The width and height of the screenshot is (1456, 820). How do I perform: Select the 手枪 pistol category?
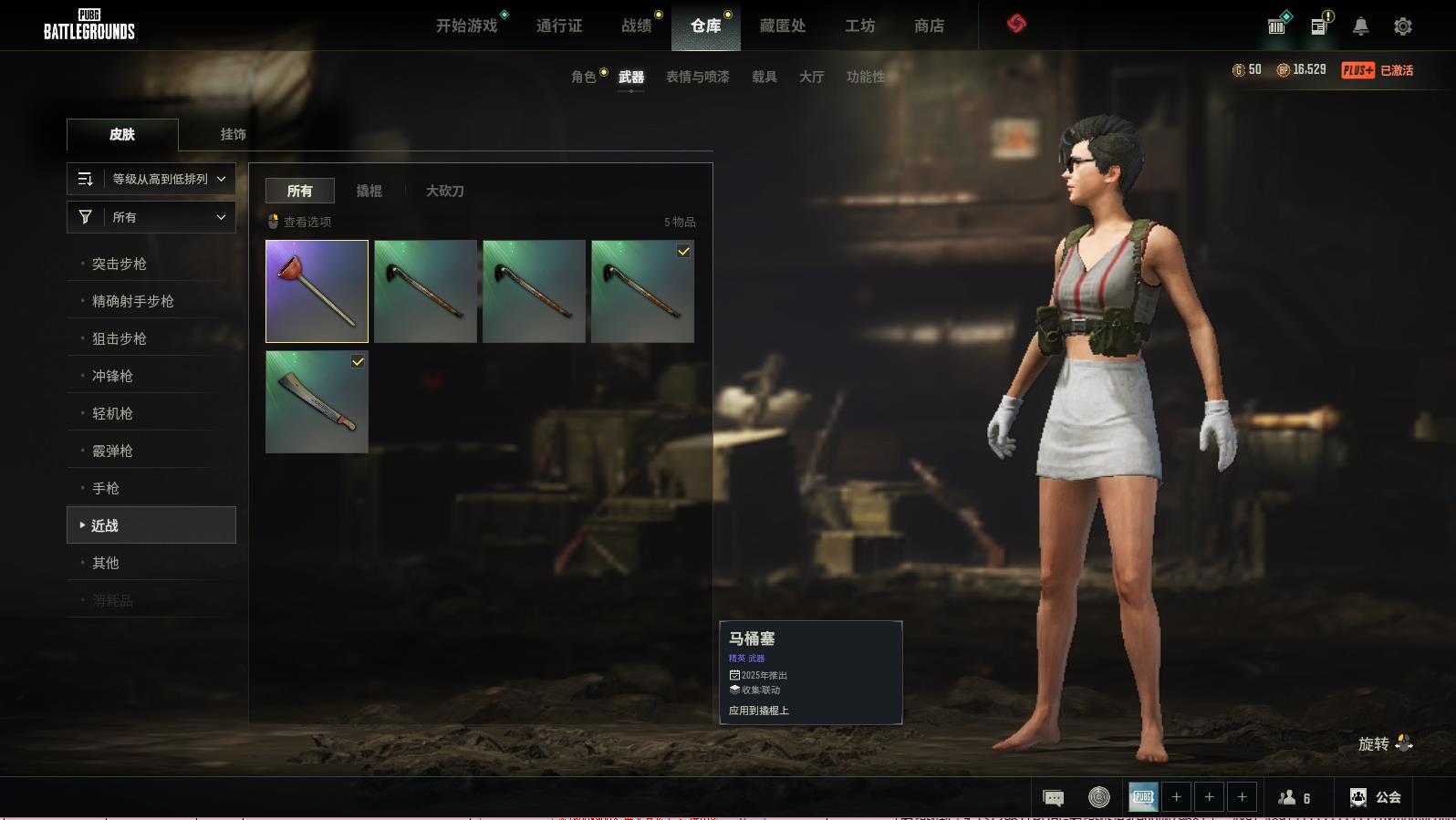tap(106, 488)
